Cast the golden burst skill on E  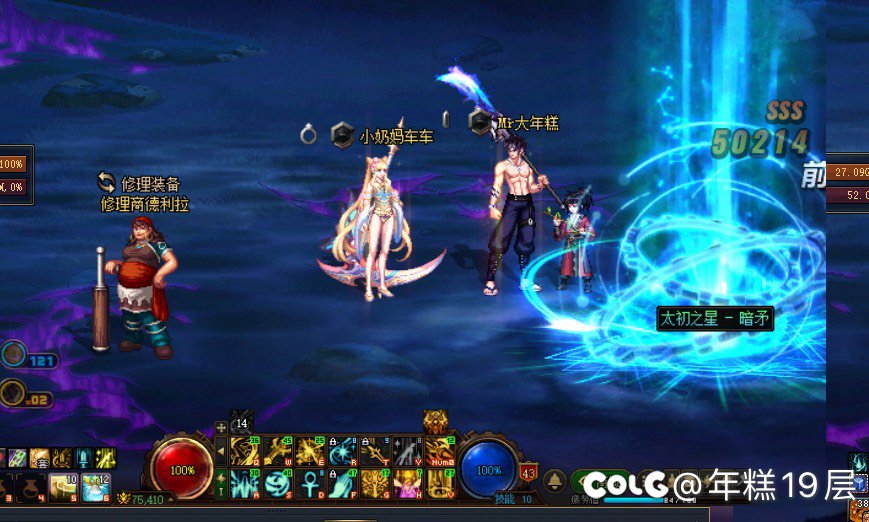[310, 452]
